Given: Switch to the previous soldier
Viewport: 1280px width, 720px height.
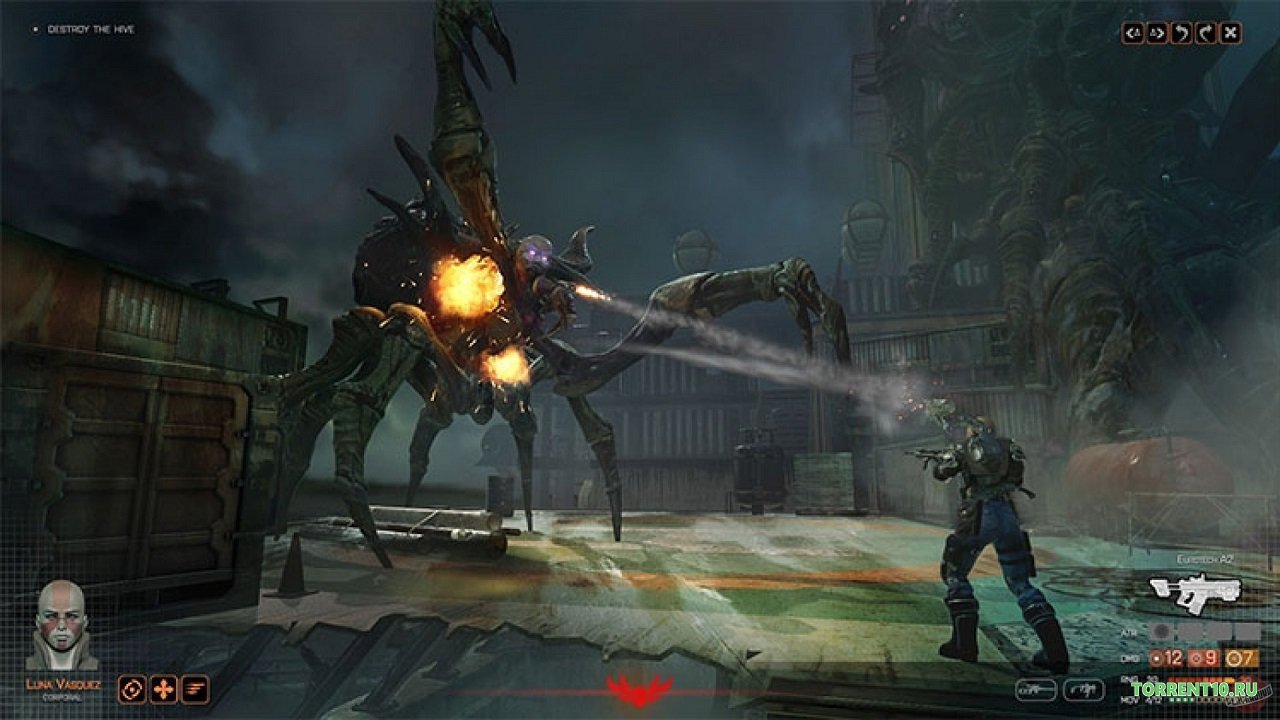Looking at the screenshot, I should click(1133, 32).
